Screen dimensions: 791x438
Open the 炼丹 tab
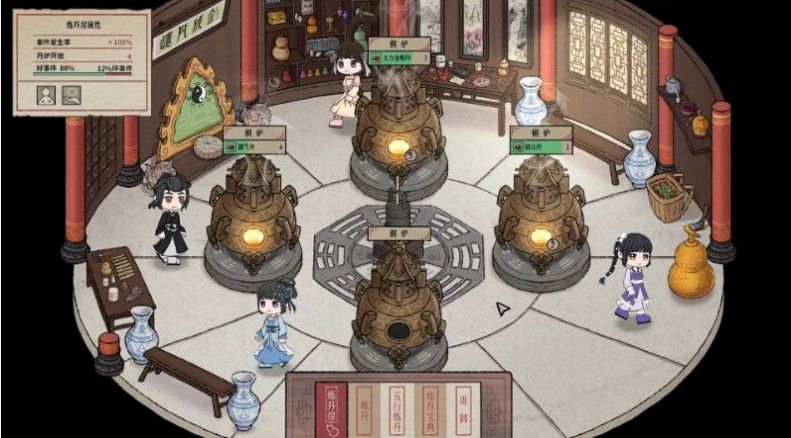coord(365,406)
